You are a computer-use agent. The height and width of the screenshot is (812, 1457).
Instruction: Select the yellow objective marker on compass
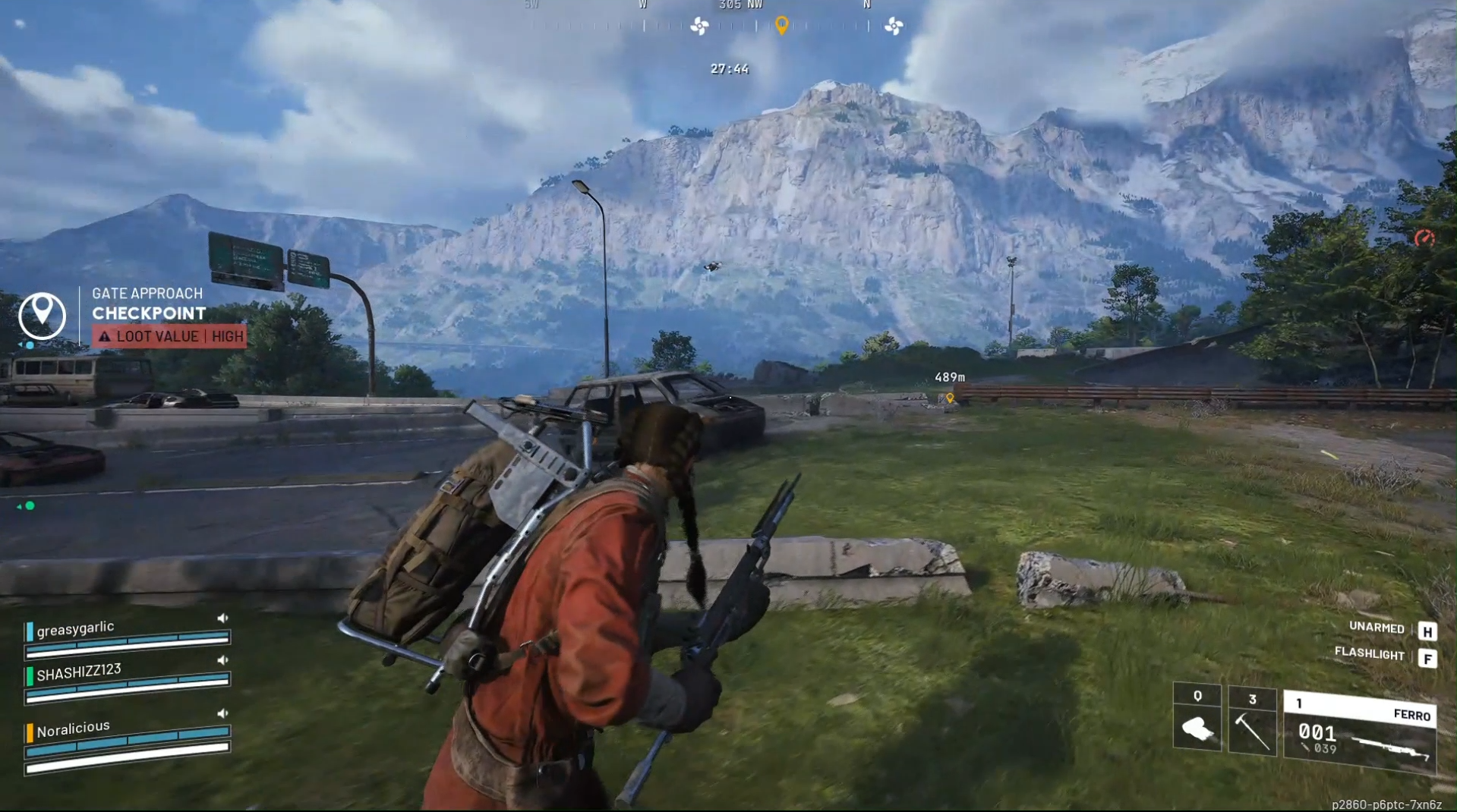point(781,26)
